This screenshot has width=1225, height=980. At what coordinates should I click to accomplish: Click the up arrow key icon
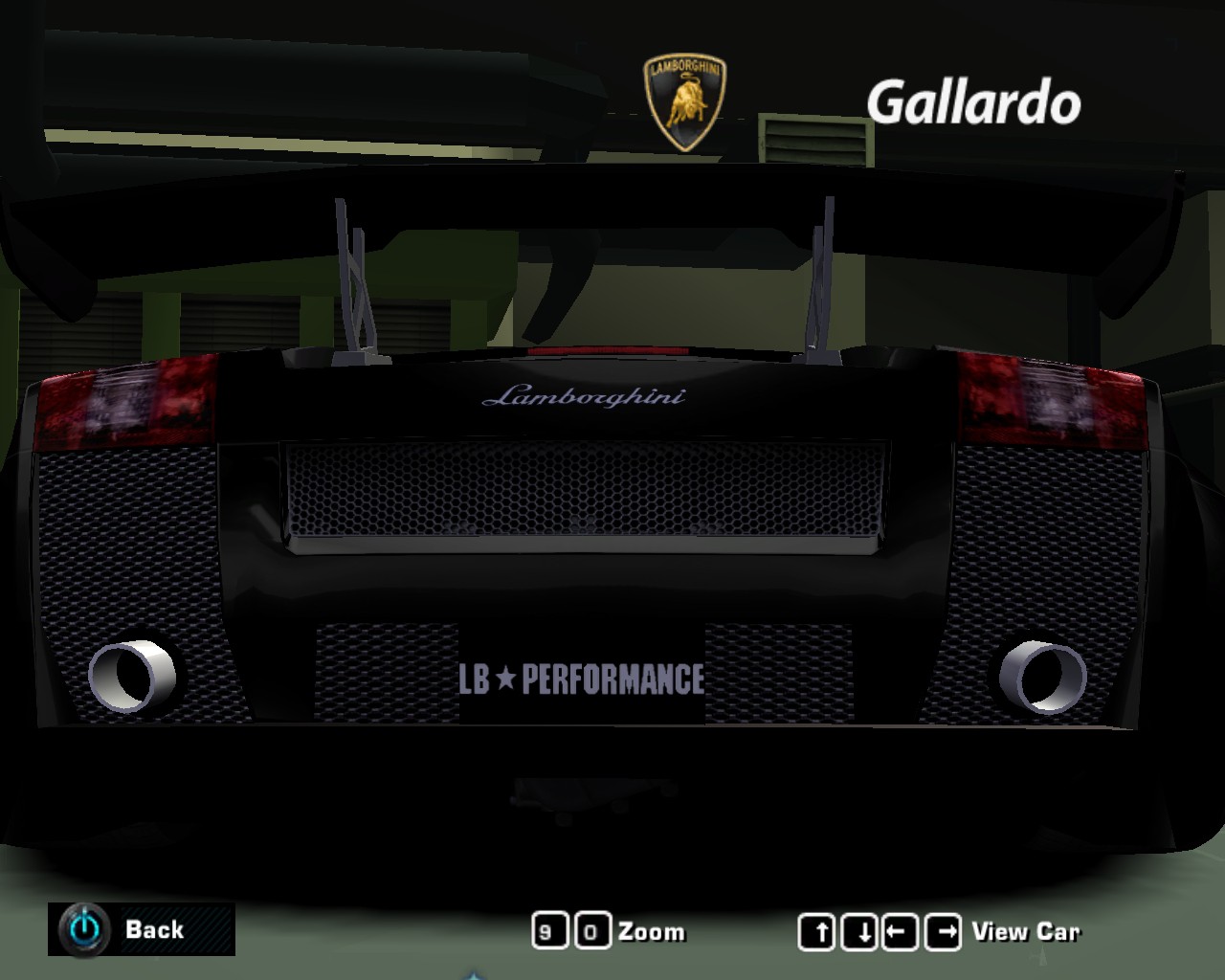tap(820, 929)
